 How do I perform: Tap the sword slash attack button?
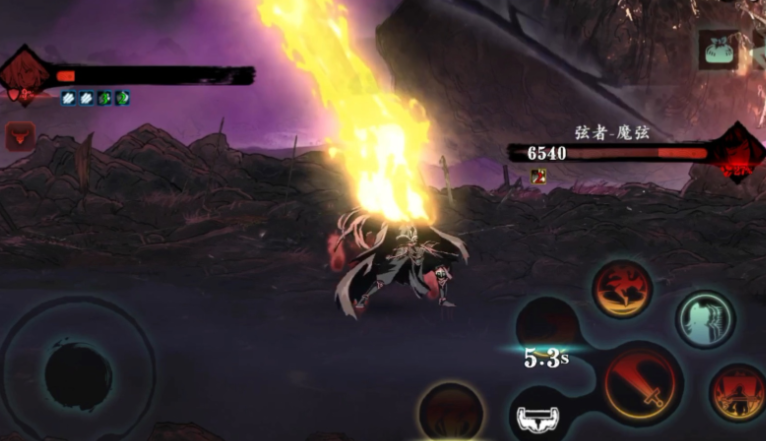click(x=642, y=383)
